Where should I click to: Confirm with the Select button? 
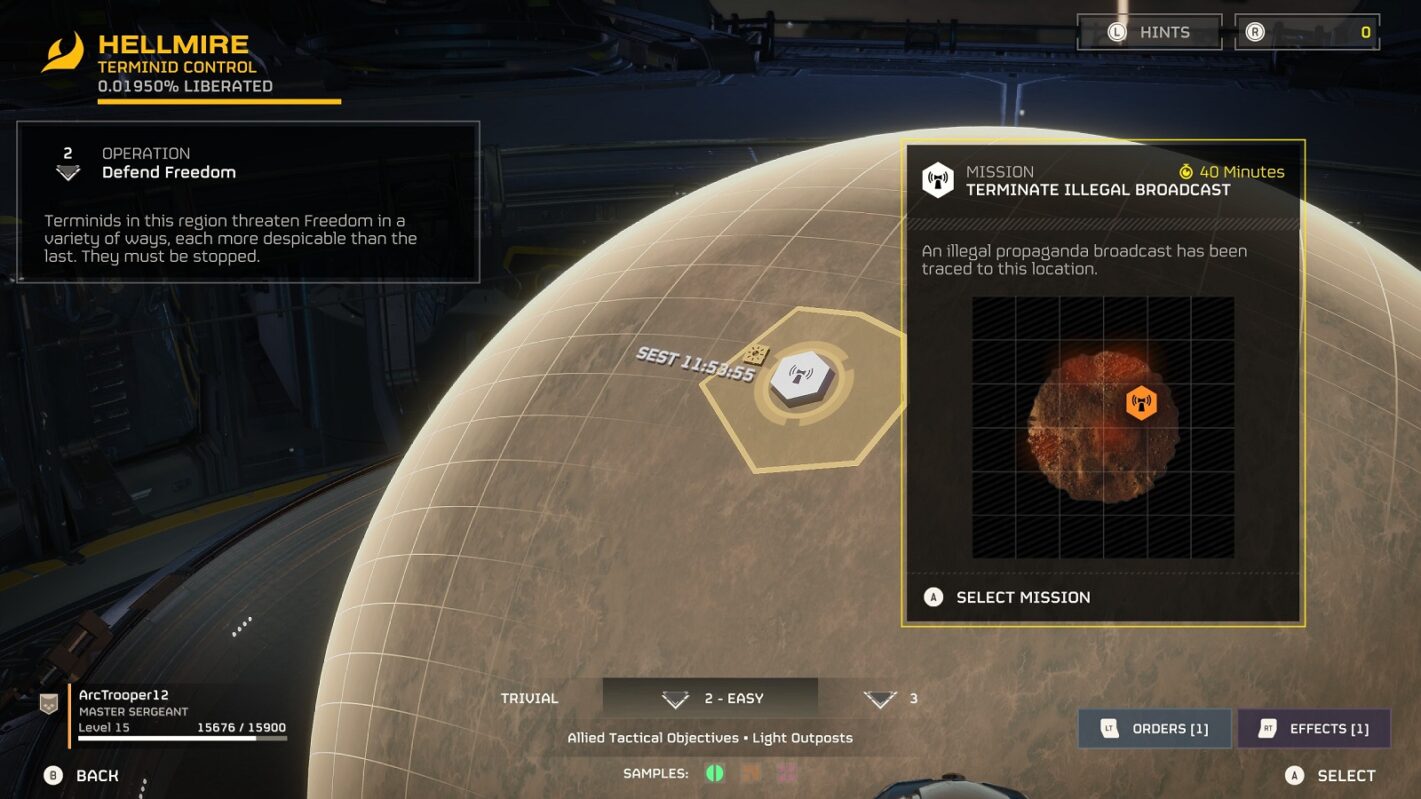coord(1331,775)
